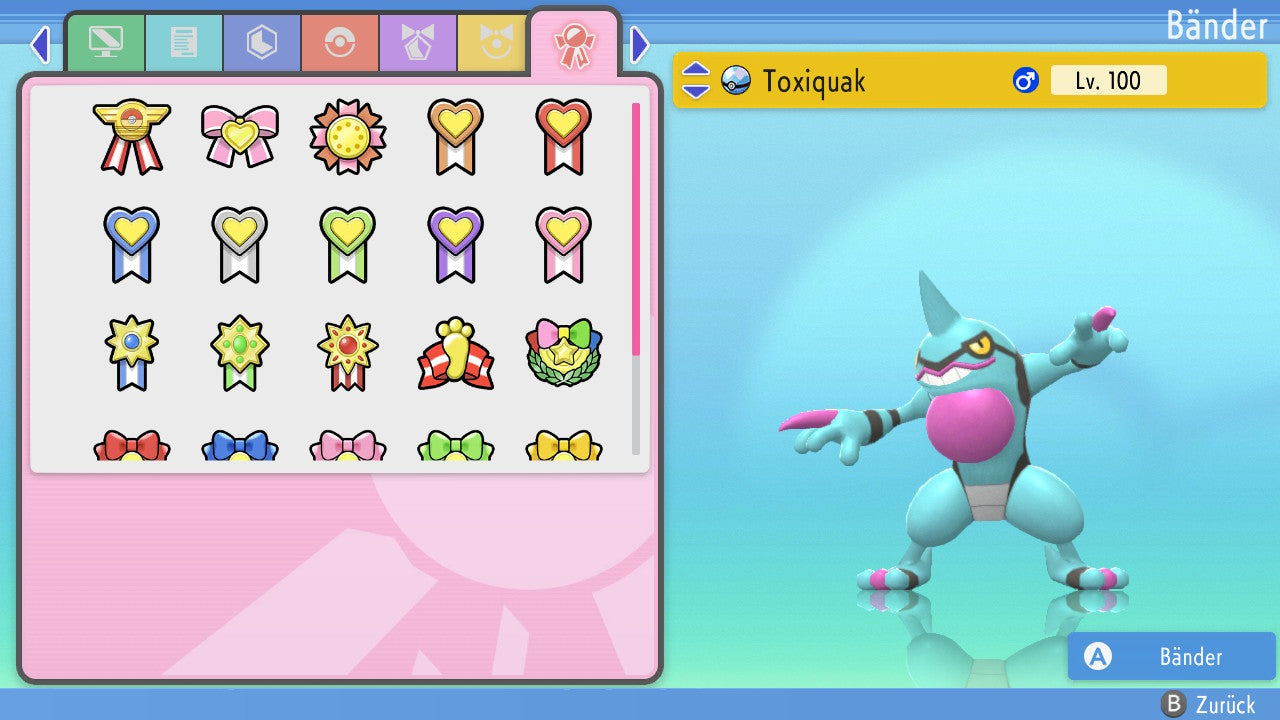Switch to the green monitor summary tab
1280x720 pixels.
105,43
